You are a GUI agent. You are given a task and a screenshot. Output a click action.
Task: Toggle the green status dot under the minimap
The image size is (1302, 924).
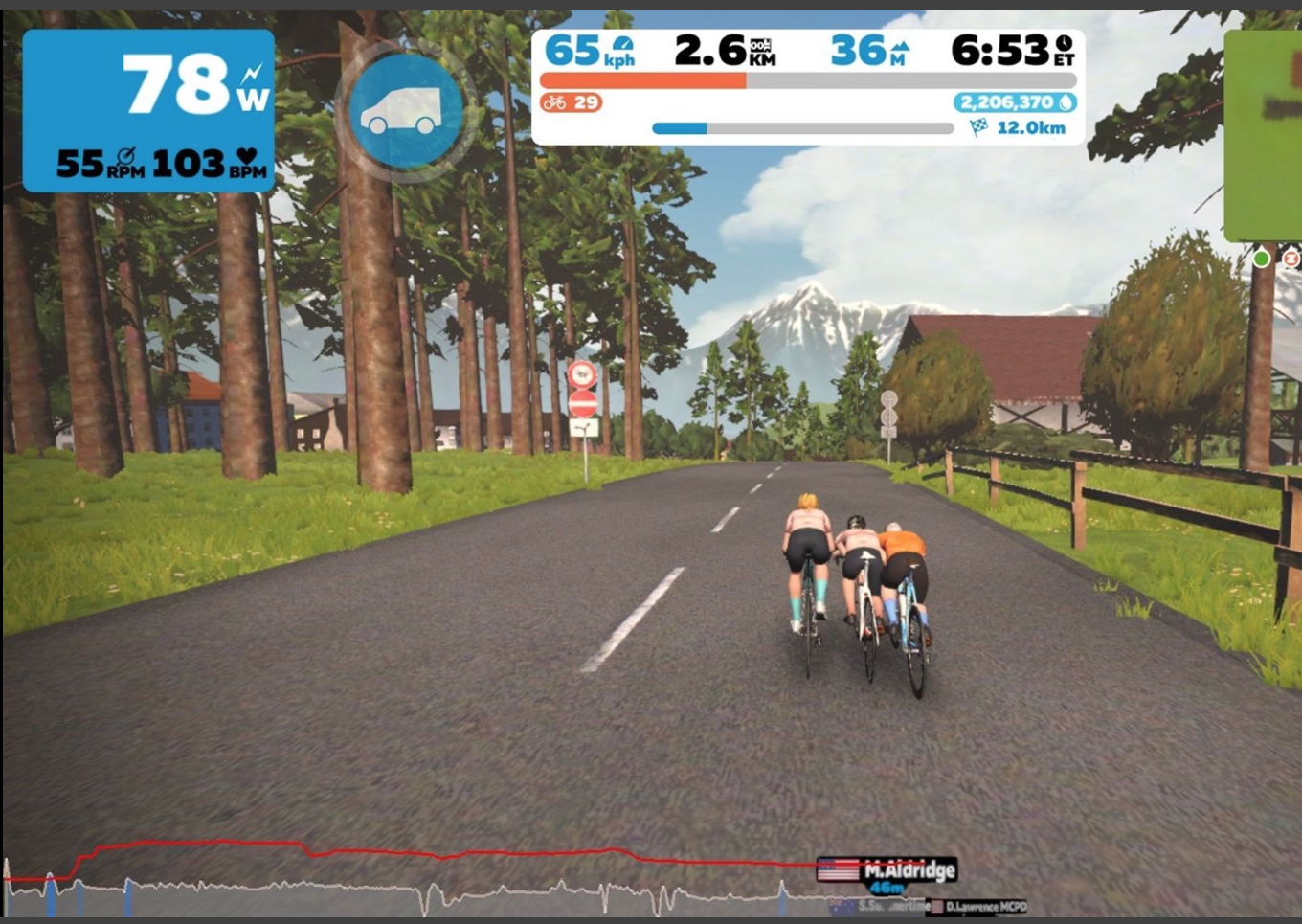pos(1262,259)
